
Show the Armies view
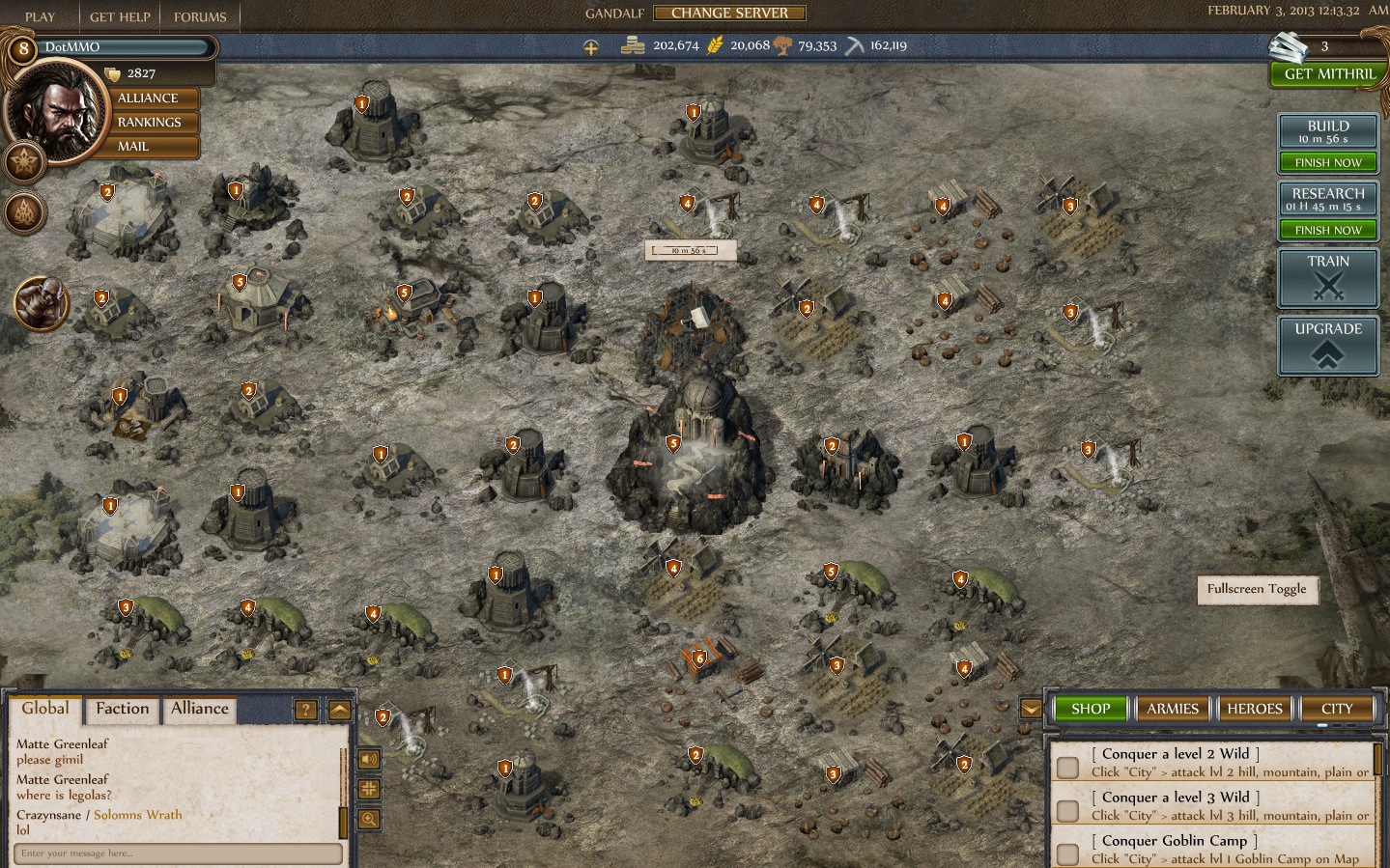click(1173, 709)
